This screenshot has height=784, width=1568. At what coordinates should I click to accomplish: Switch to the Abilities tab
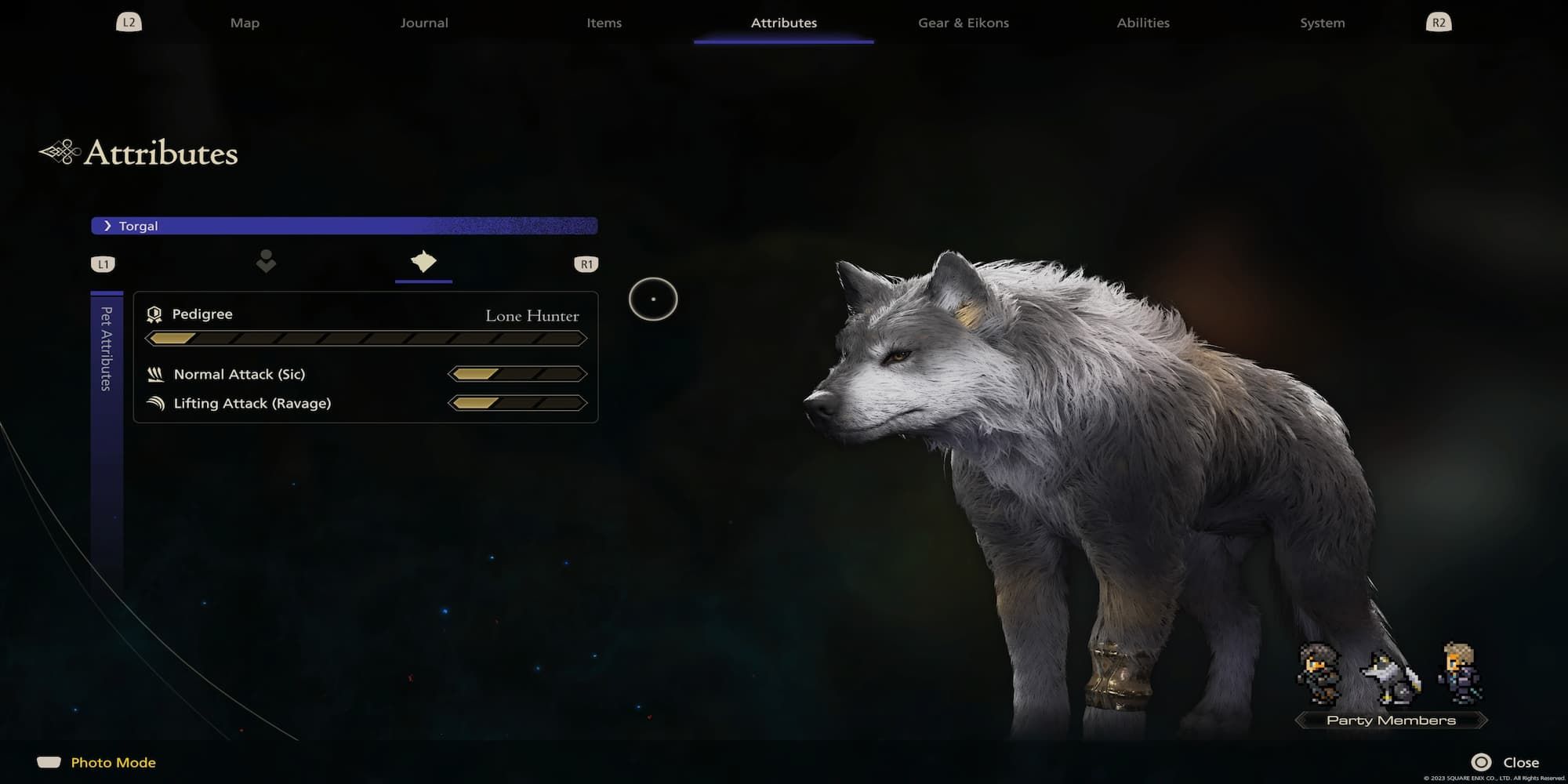[1143, 23]
